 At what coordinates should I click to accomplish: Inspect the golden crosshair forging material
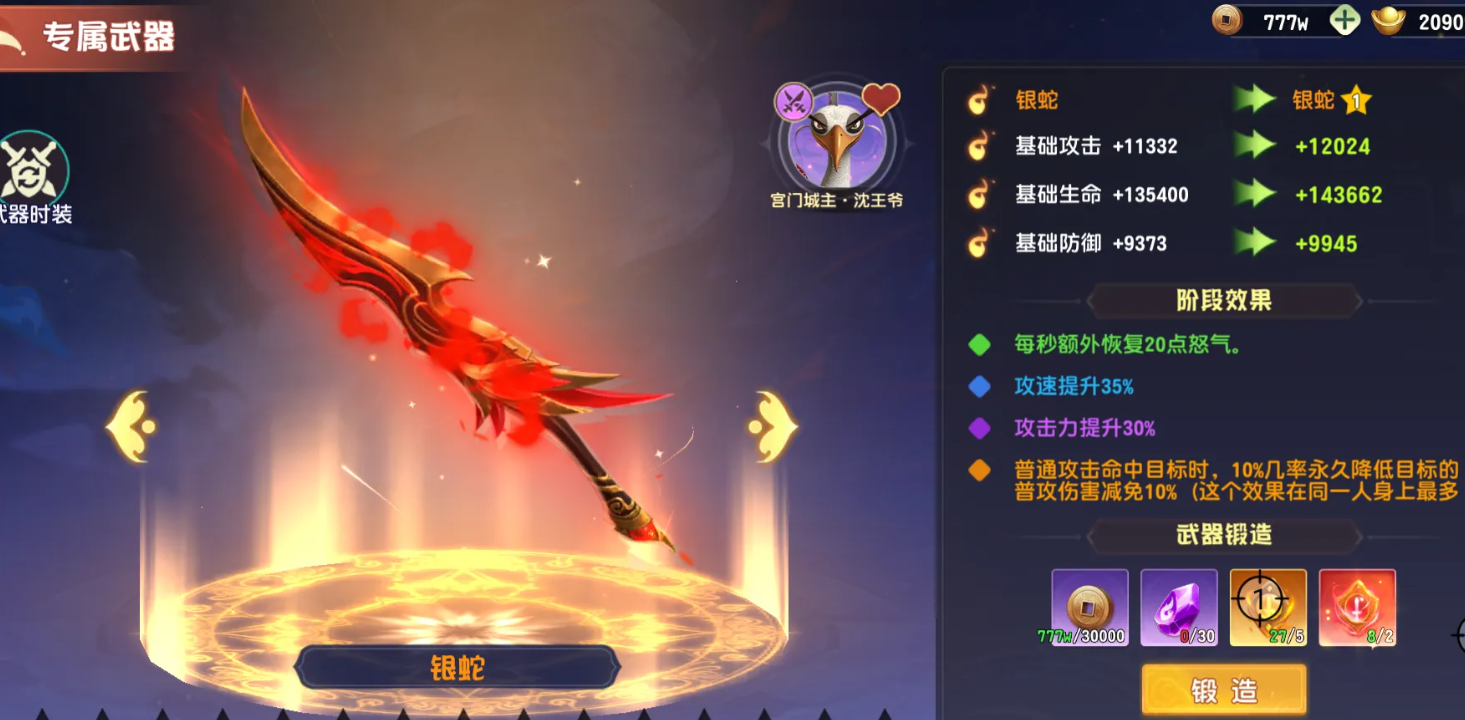pos(1267,607)
